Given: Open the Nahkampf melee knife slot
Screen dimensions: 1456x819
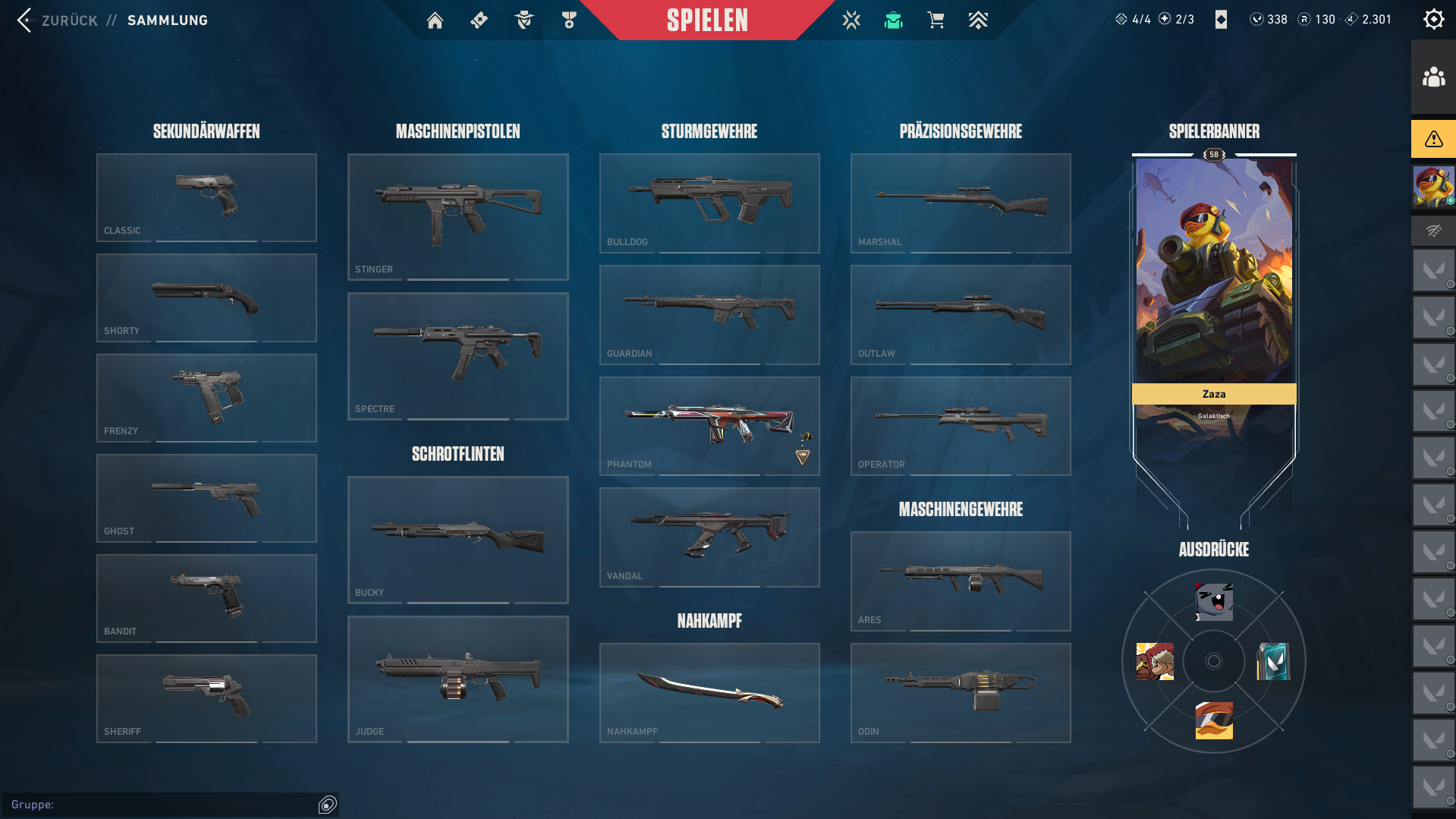Looking at the screenshot, I should 709,692.
